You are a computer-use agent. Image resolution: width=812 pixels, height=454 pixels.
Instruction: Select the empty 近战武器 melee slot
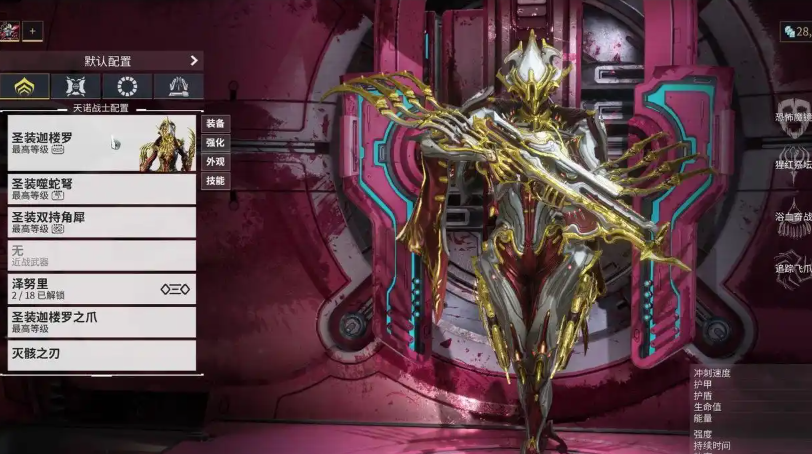(100, 255)
